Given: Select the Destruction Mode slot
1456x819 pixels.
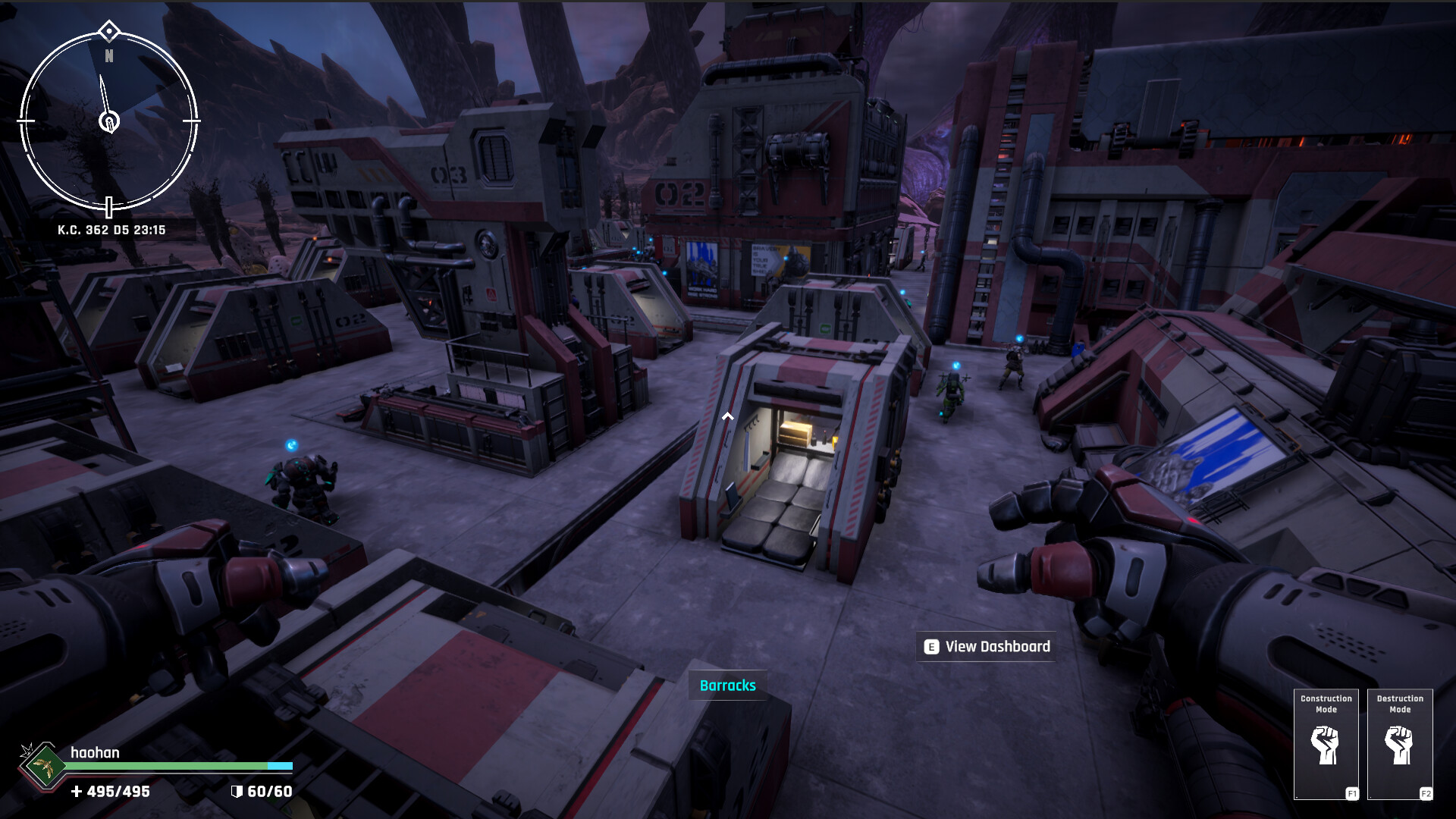Looking at the screenshot, I should coord(1400,744).
